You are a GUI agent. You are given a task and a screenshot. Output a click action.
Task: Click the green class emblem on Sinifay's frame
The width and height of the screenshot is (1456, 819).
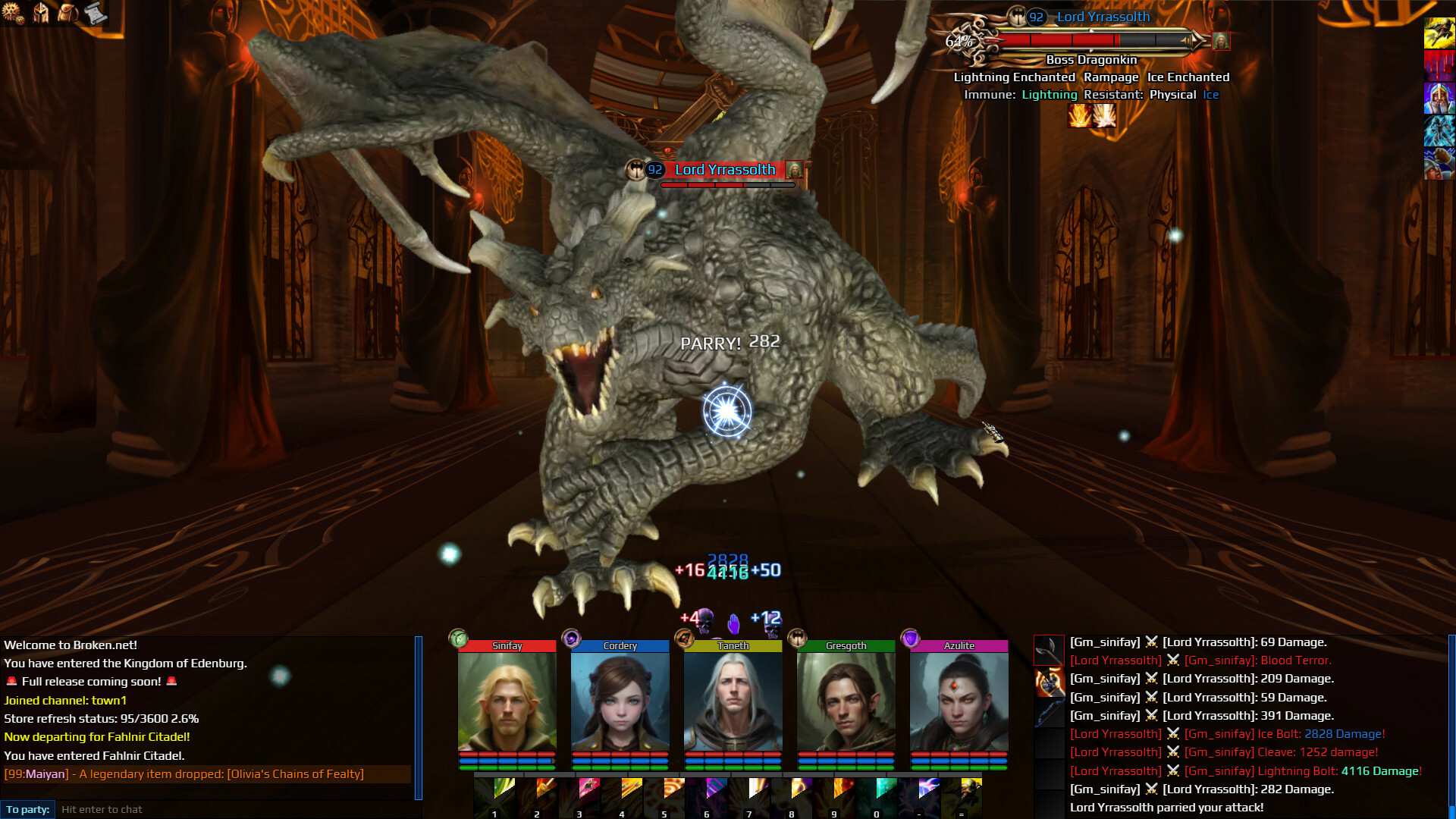coord(459,638)
